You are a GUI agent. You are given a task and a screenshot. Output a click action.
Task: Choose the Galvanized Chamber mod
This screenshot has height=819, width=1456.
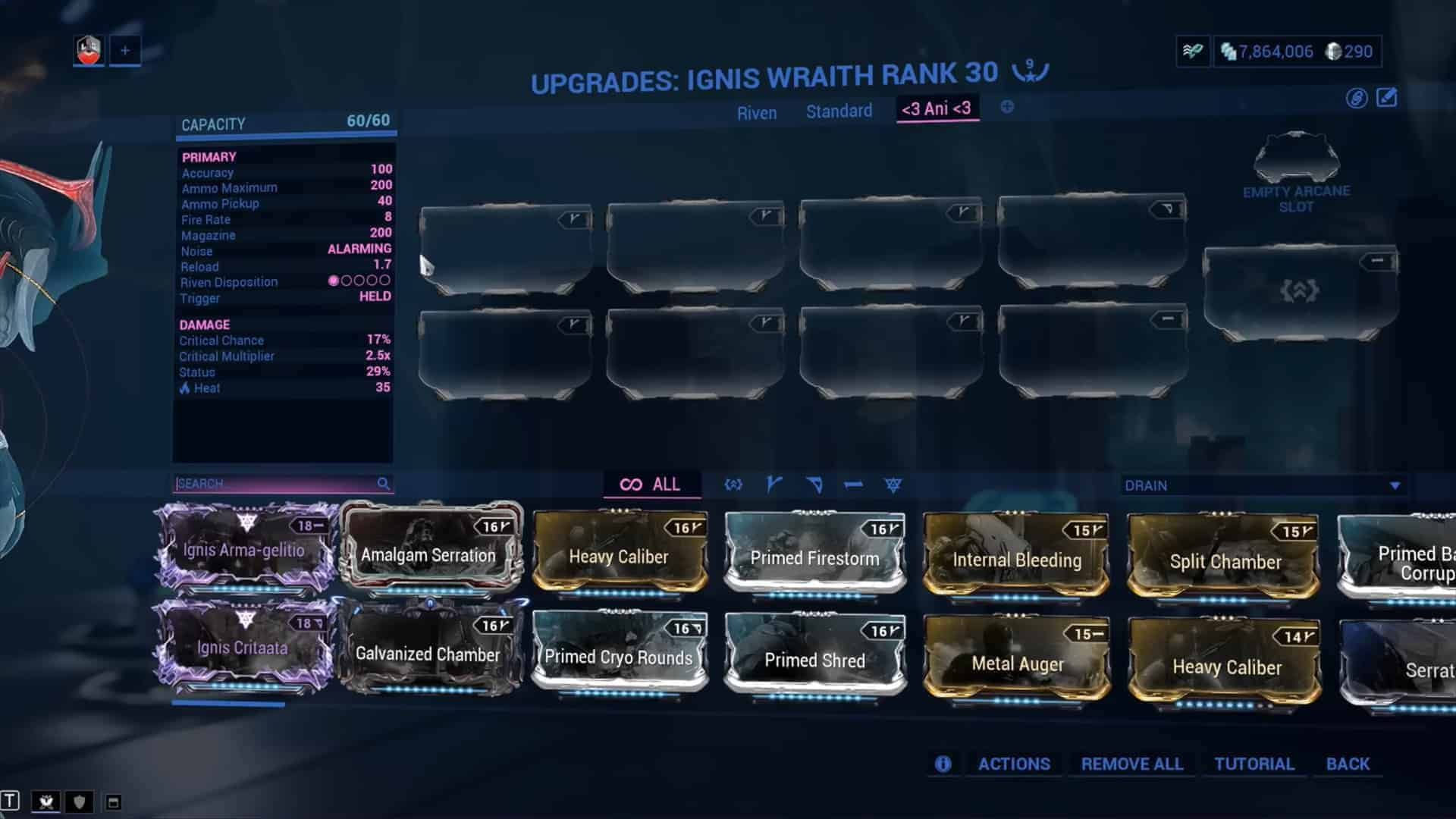point(428,653)
